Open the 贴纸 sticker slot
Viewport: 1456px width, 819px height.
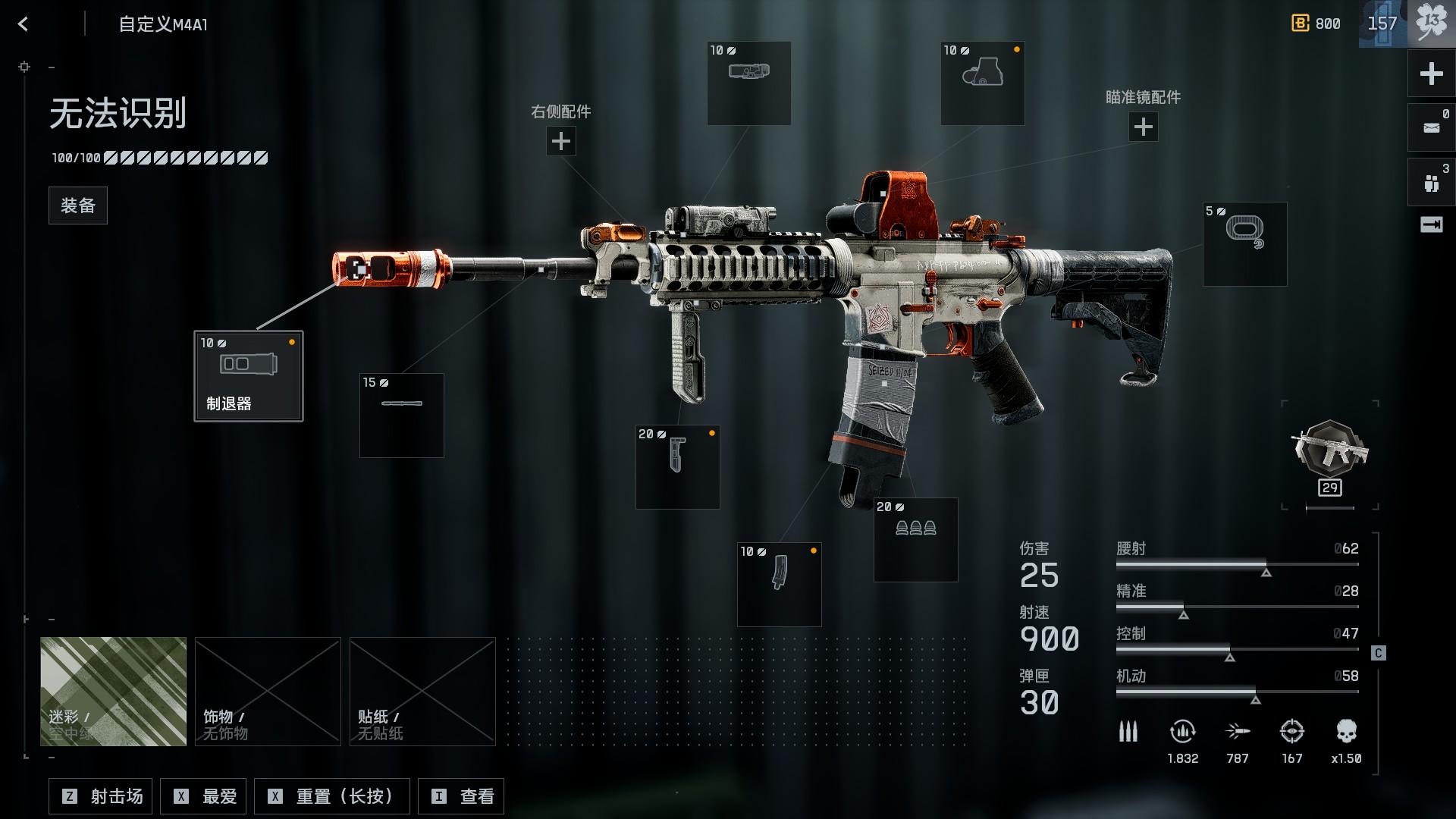pyautogui.click(x=422, y=691)
